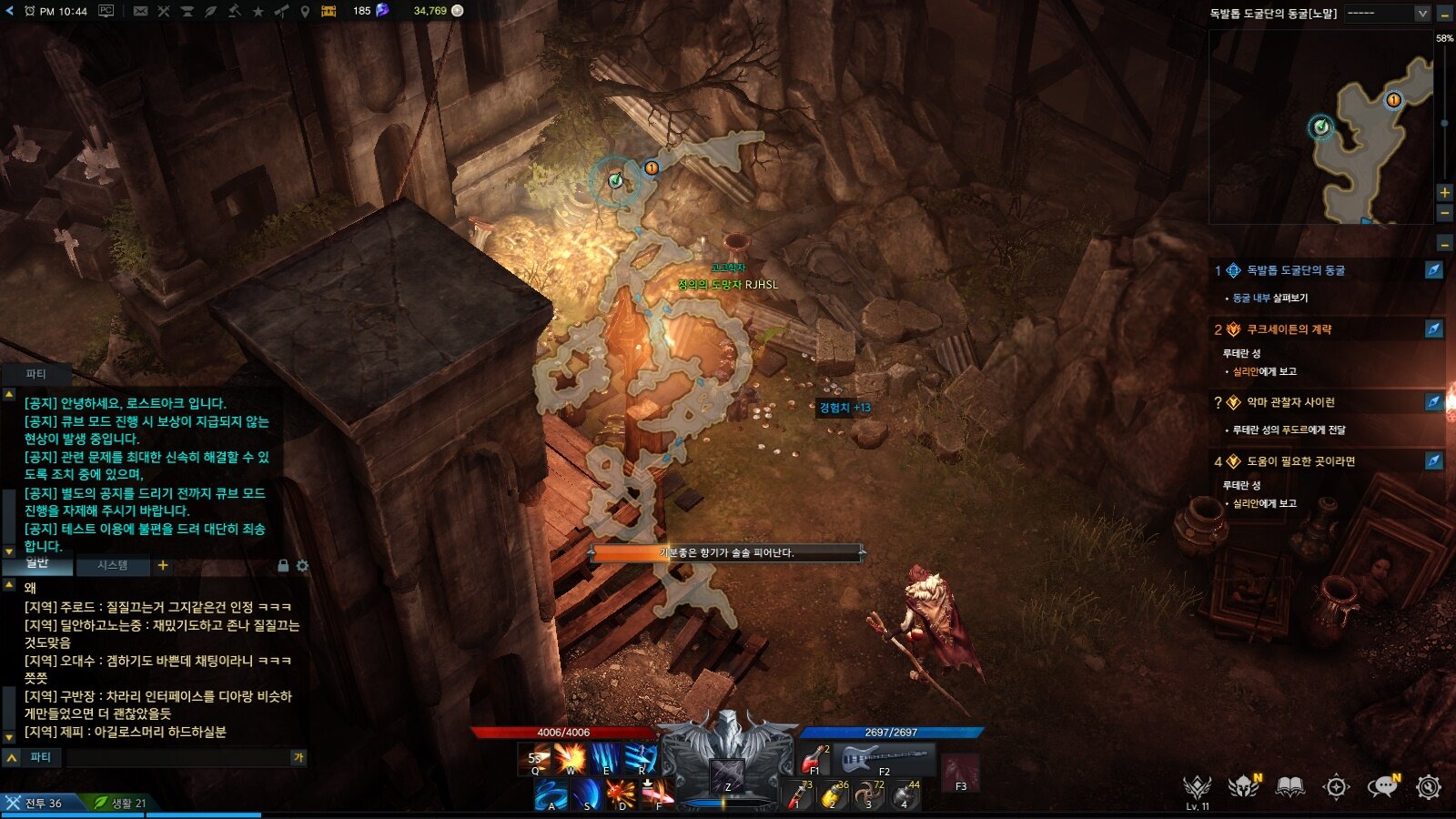Select the 악마 관찰자 사이런 quest entry
The width and height of the screenshot is (1456, 819).
(1290, 402)
